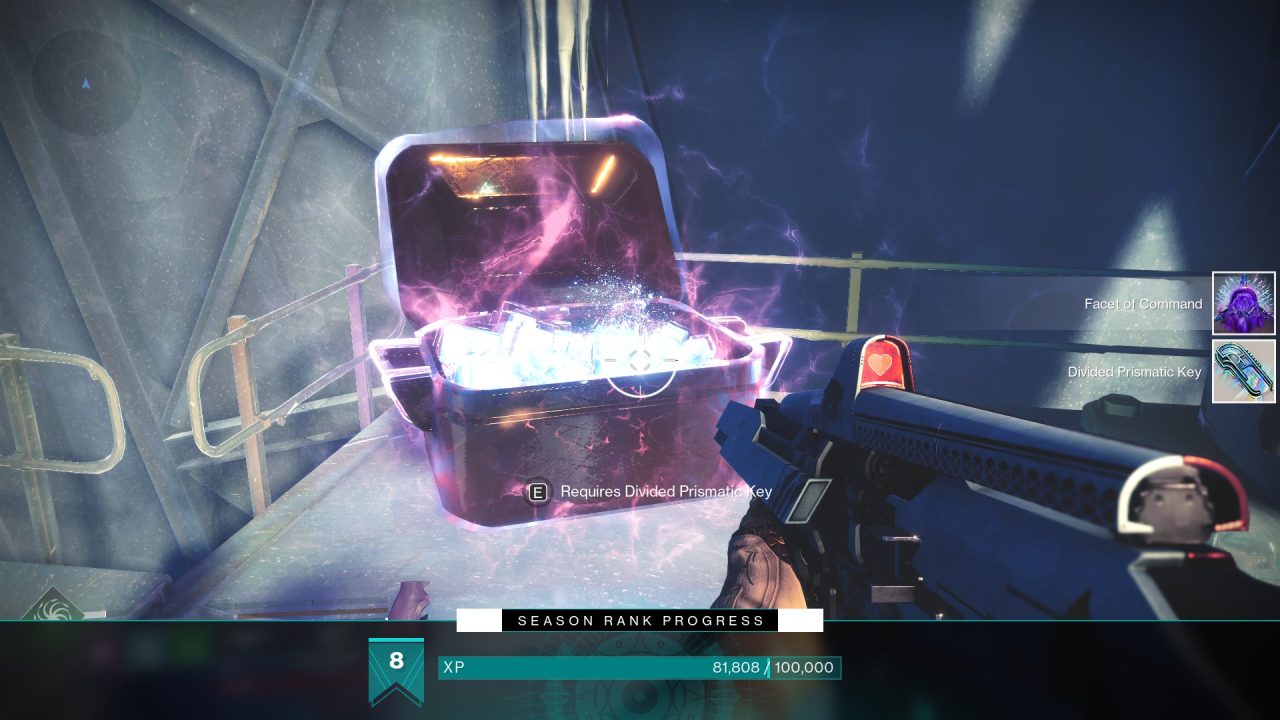This screenshot has height=720, width=1280.
Task: Click the Divided Prismatic Key loot icon
Action: click(1244, 371)
